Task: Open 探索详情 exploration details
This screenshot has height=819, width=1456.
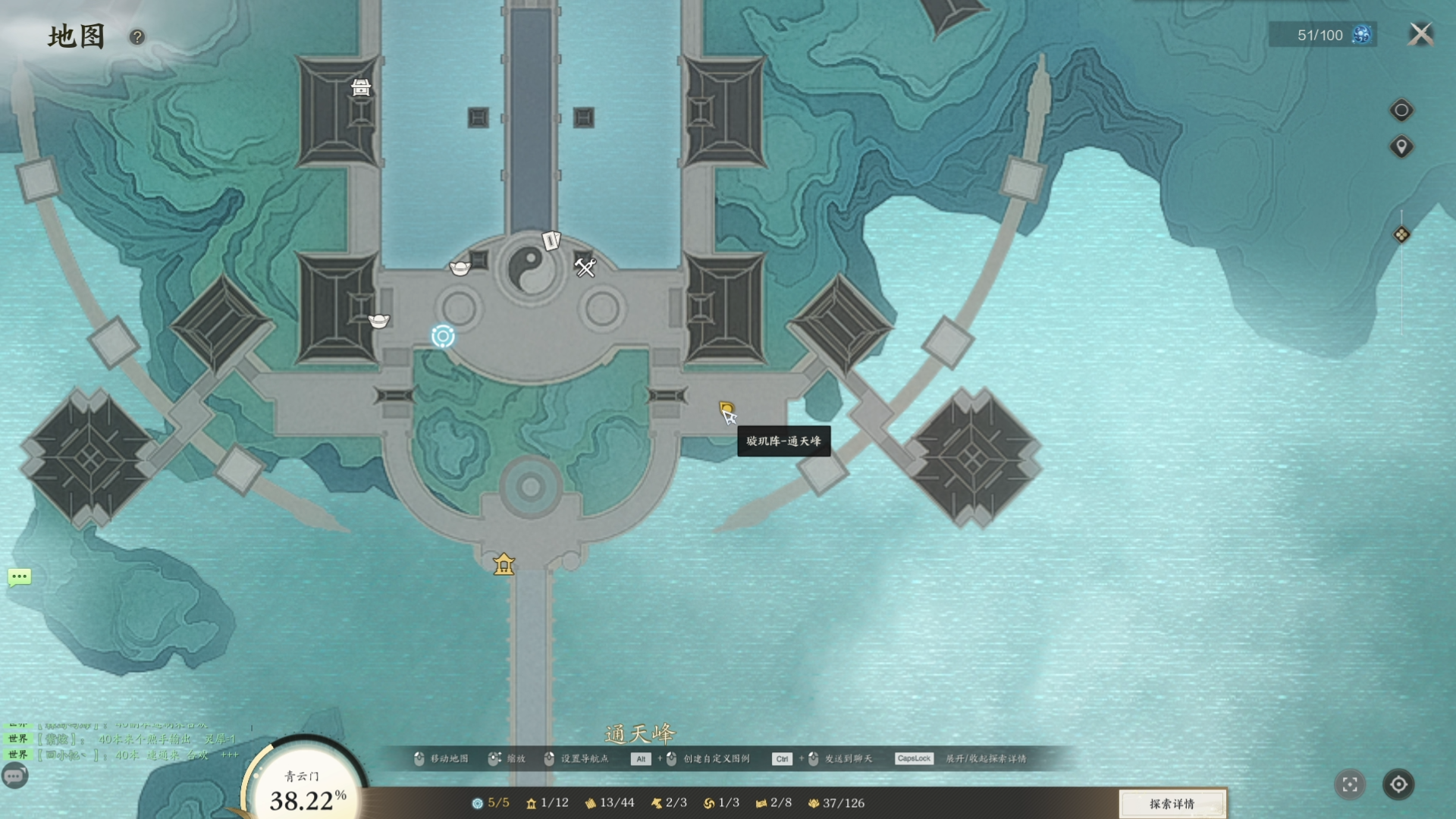Action: coord(1172,804)
